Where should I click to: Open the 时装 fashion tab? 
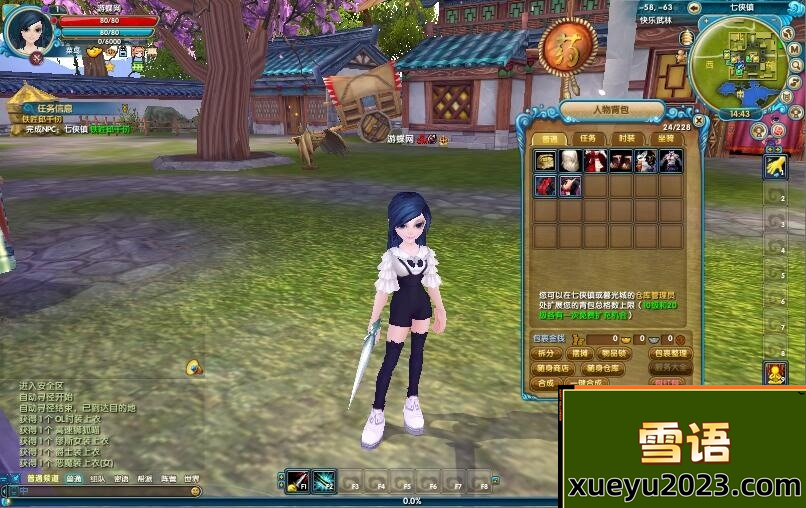(x=627, y=138)
